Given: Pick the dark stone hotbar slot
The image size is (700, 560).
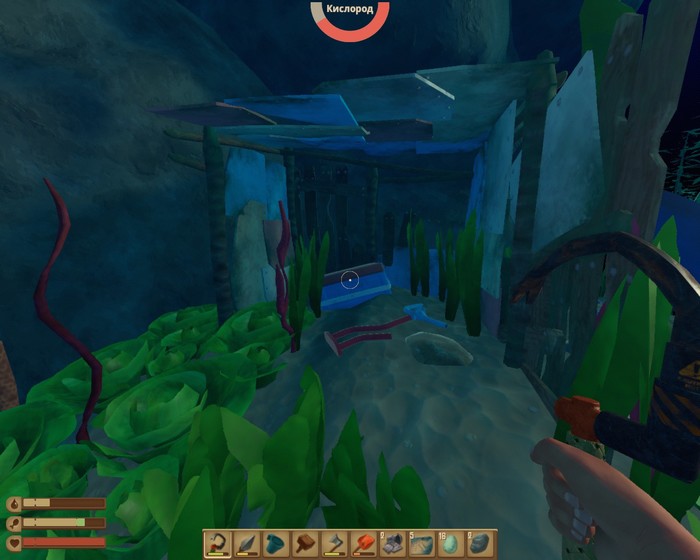Looking at the screenshot, I should [x=478, y=543].
